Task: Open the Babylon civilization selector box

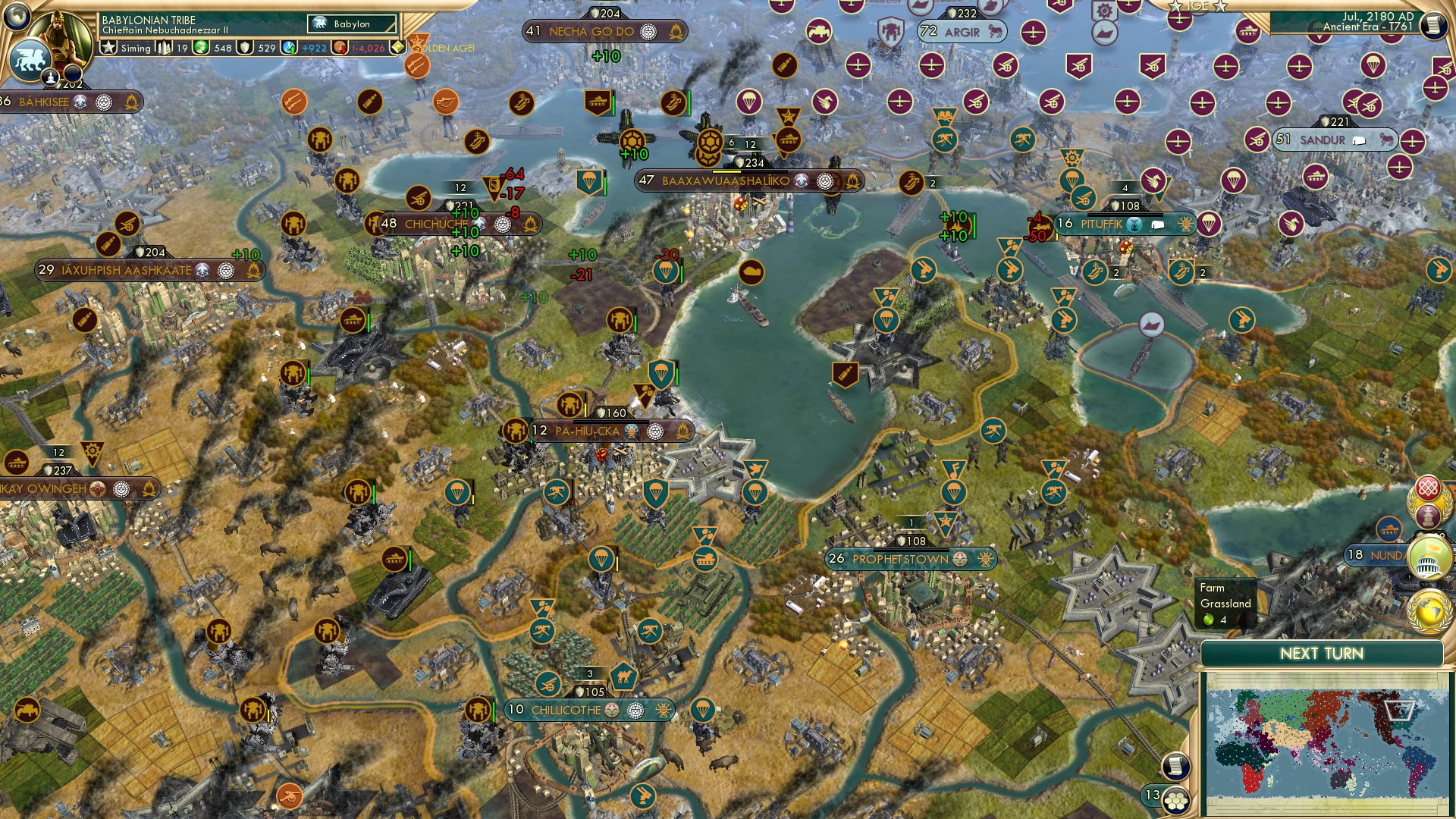Action: pos(352,24)
